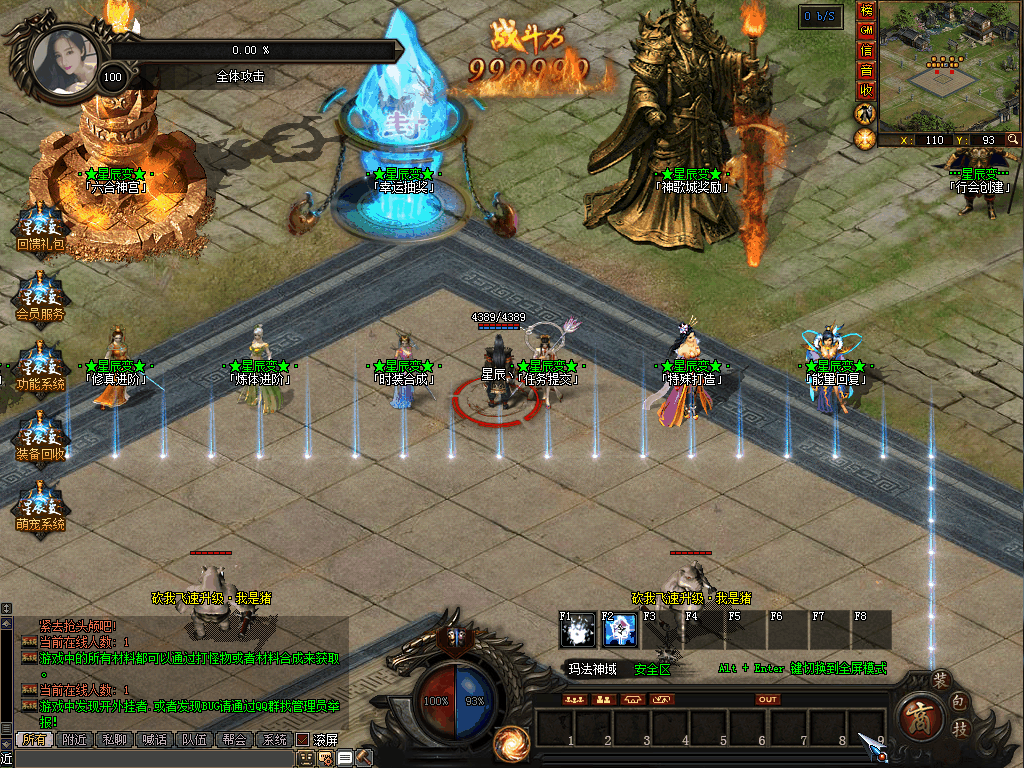Activate the F1 skill icon
The width and height of the screenshot is (1024, 768).
coord(577,630)
